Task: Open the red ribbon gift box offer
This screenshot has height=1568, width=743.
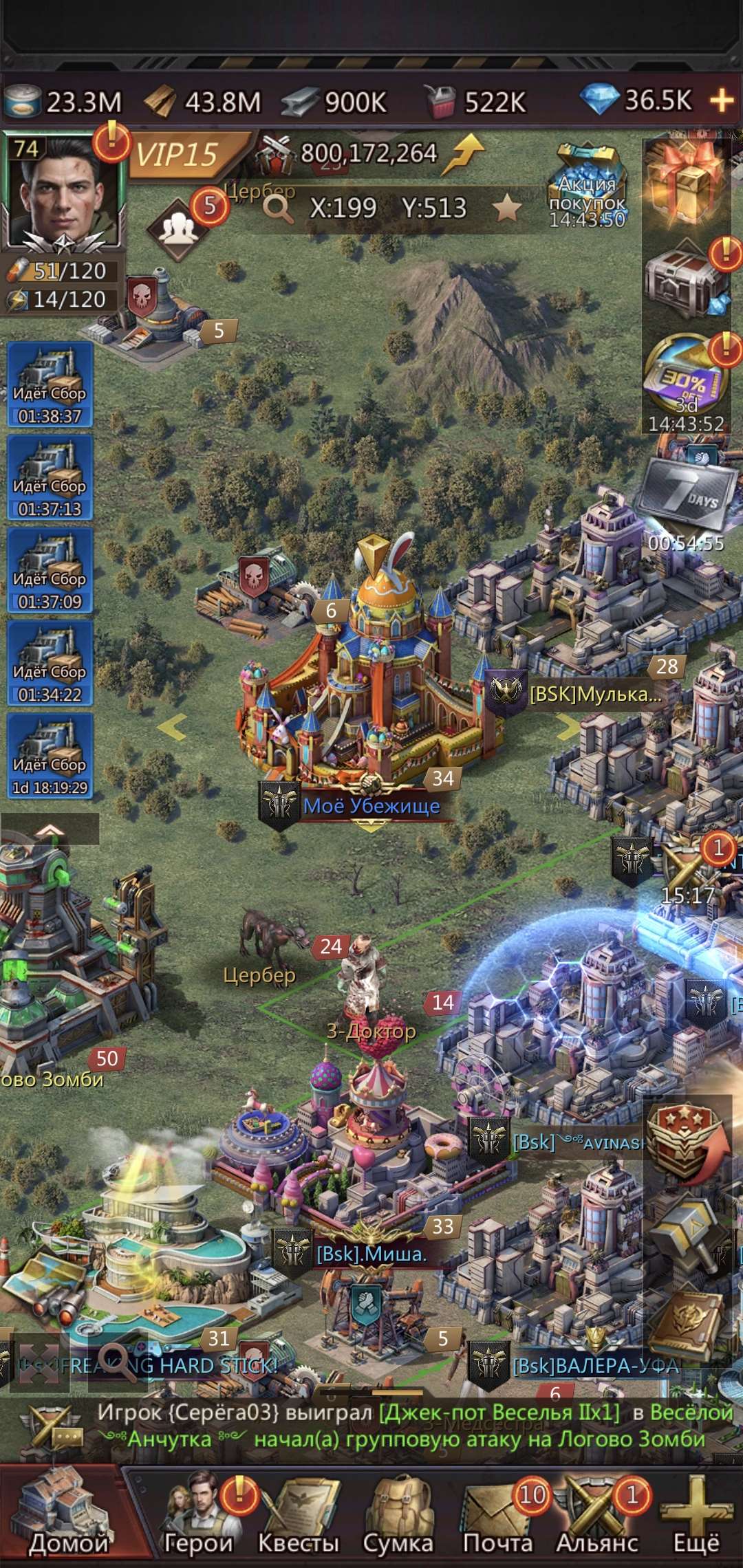Action: tap(685, 181)
